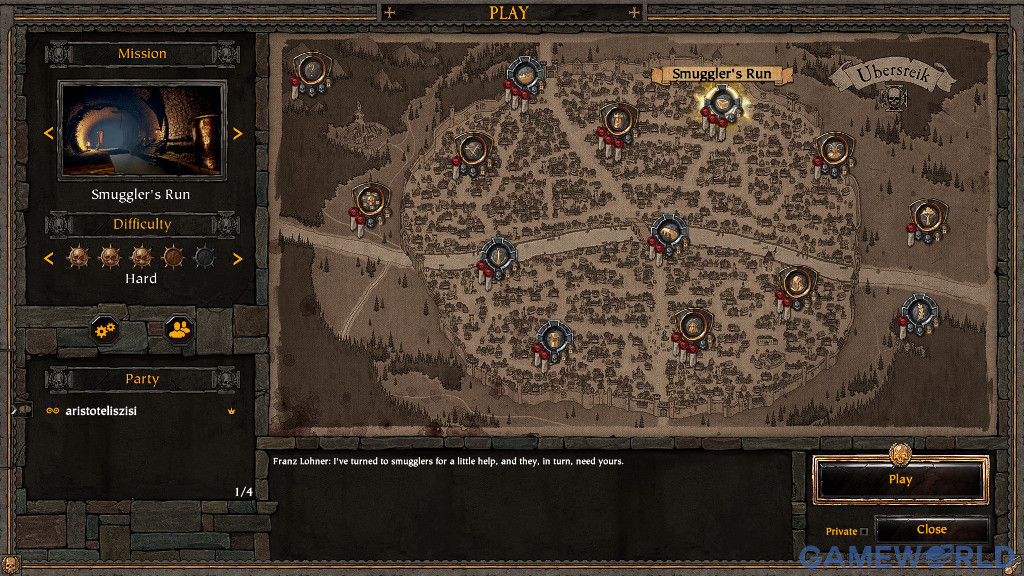
Task: Start the mission with the Play button
Action: click(900, 479)
